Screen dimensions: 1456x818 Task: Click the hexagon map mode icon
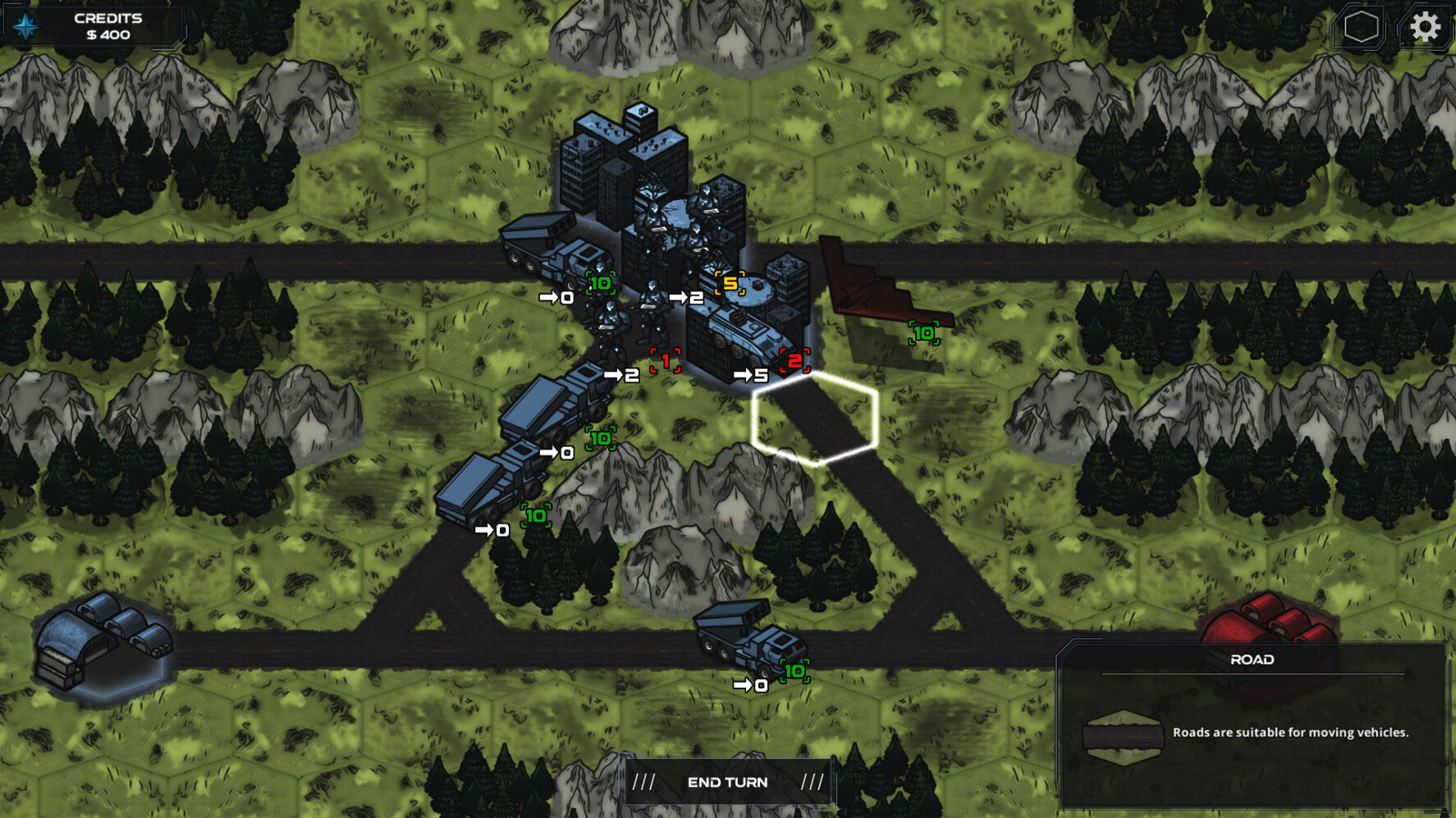pyautogui.click(x=1360, y=27)
